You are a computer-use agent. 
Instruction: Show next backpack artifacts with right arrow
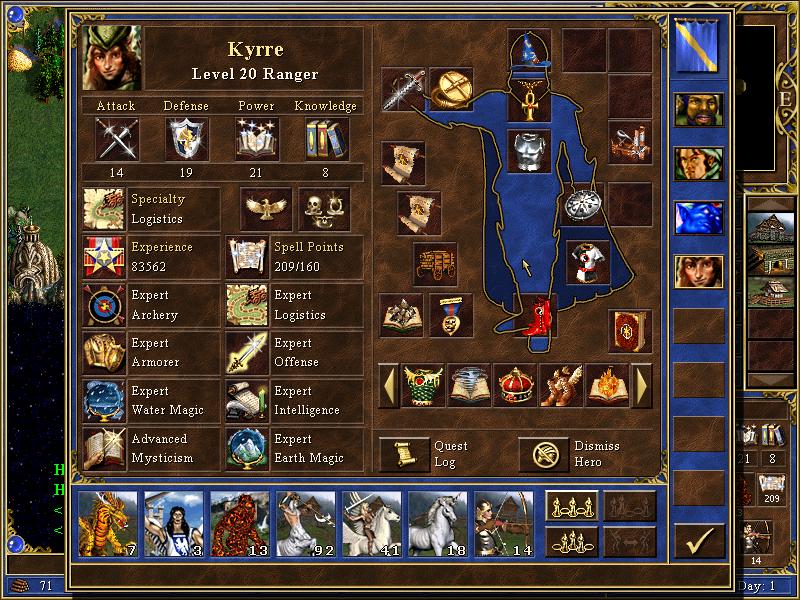[642, 384]
